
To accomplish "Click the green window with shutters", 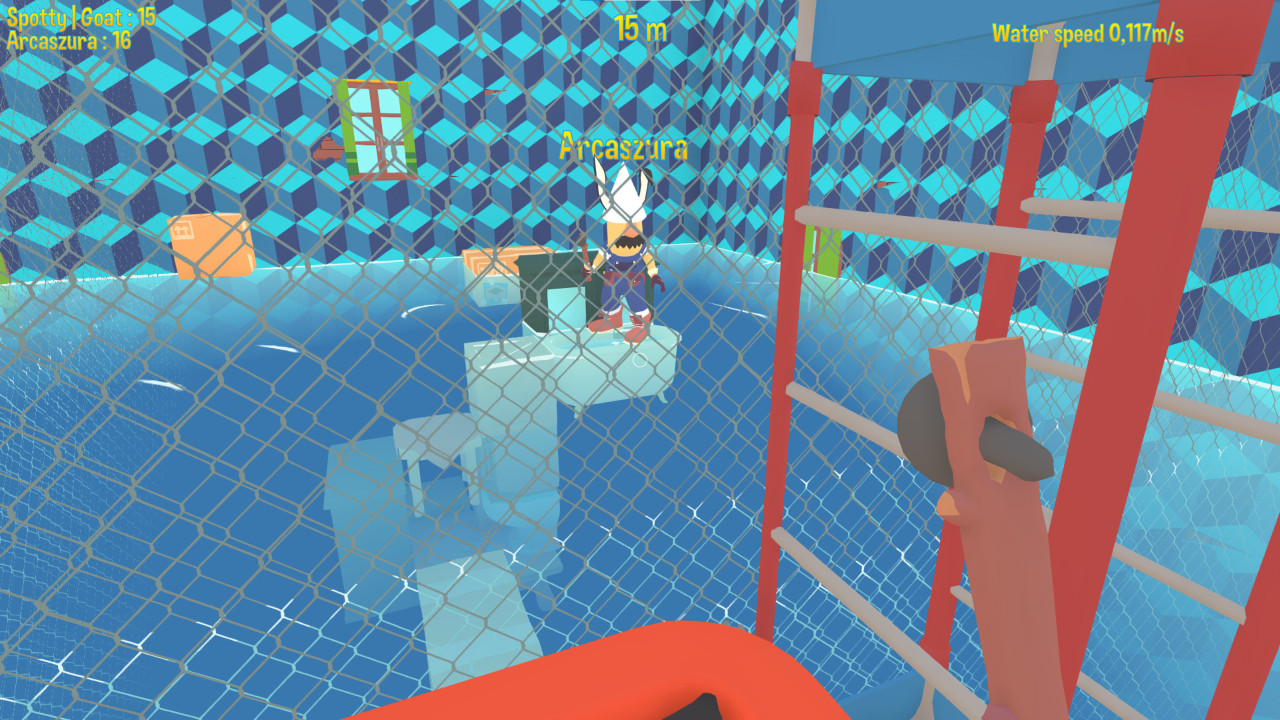I will pyautogui.click(x=375, y=130).
